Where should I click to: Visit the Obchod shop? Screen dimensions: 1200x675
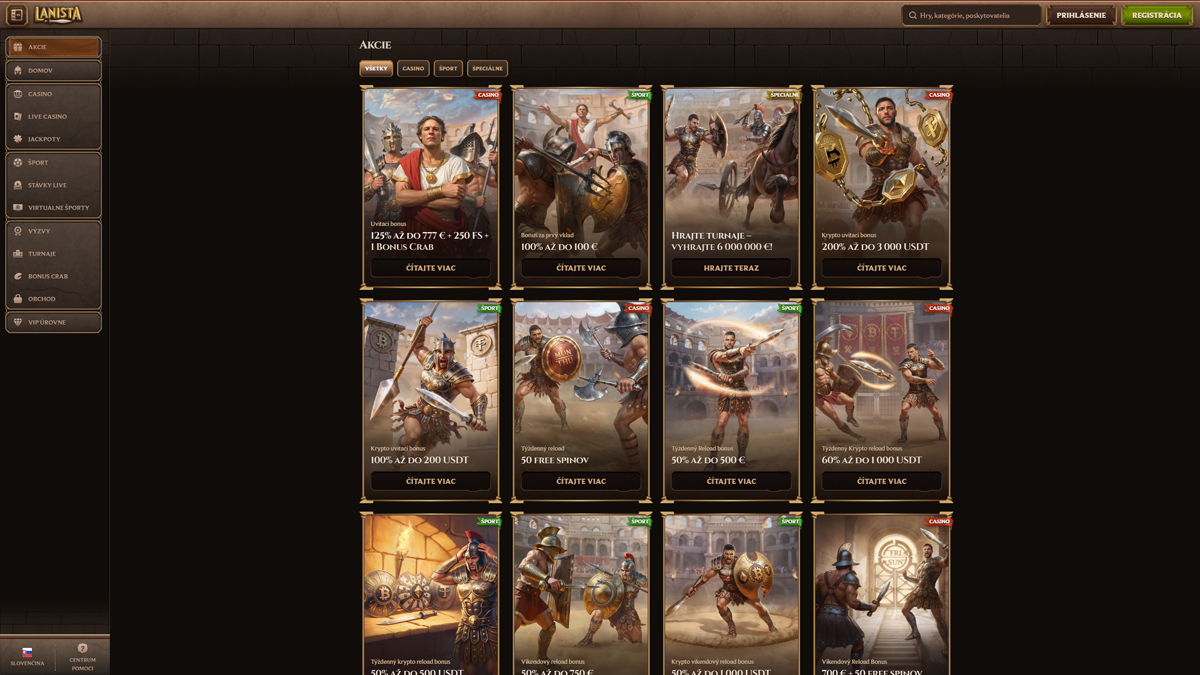pos(53,299)
